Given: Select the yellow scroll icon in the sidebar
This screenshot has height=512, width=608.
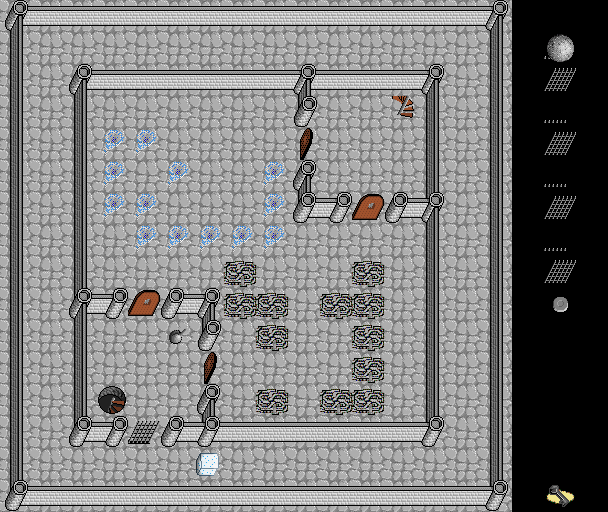Looking at the screenshot, I should tap(560, 495).
